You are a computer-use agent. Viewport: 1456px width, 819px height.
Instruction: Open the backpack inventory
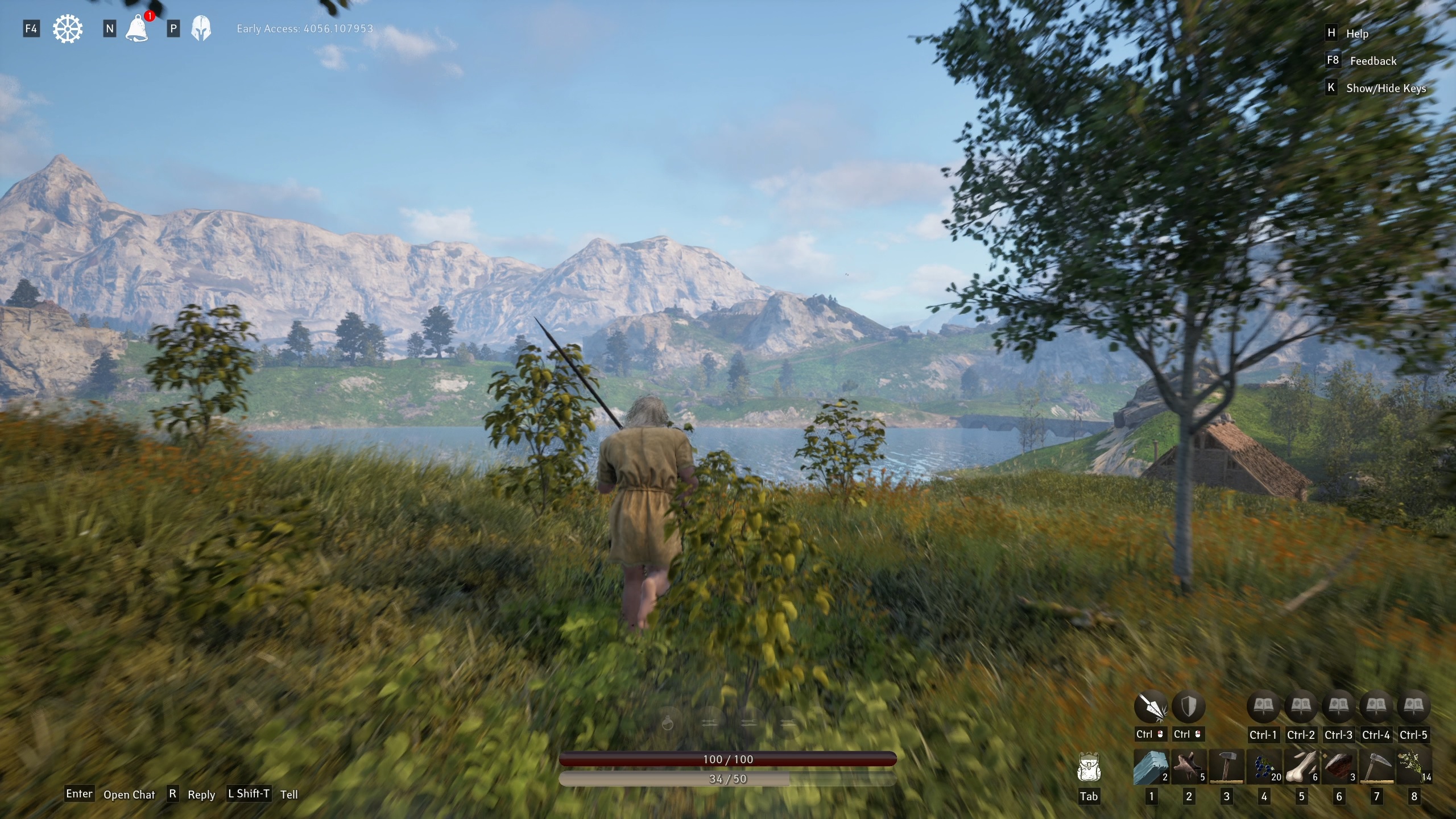[1089, 768]
